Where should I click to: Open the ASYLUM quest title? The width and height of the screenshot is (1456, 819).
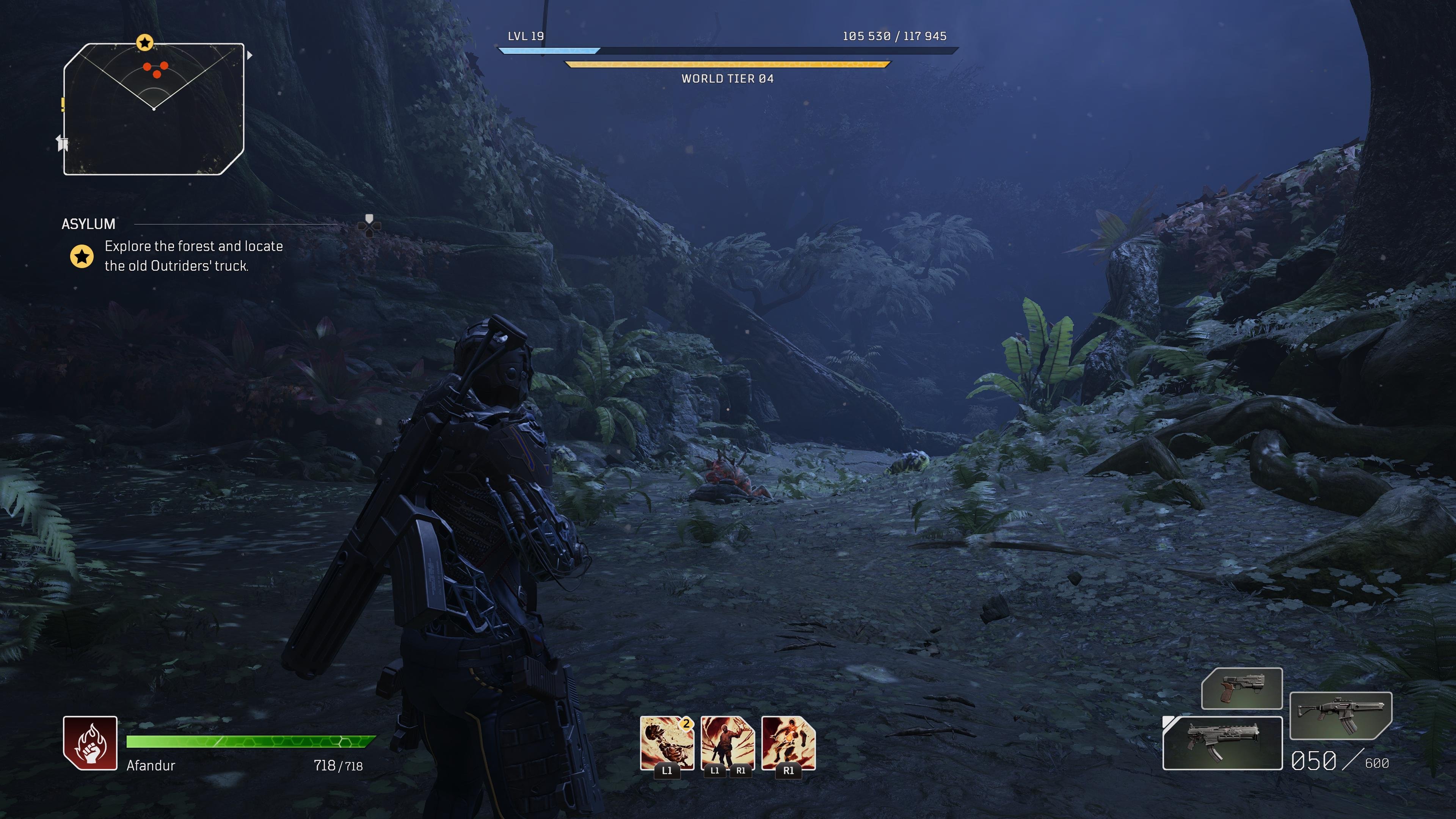(88, 224)
